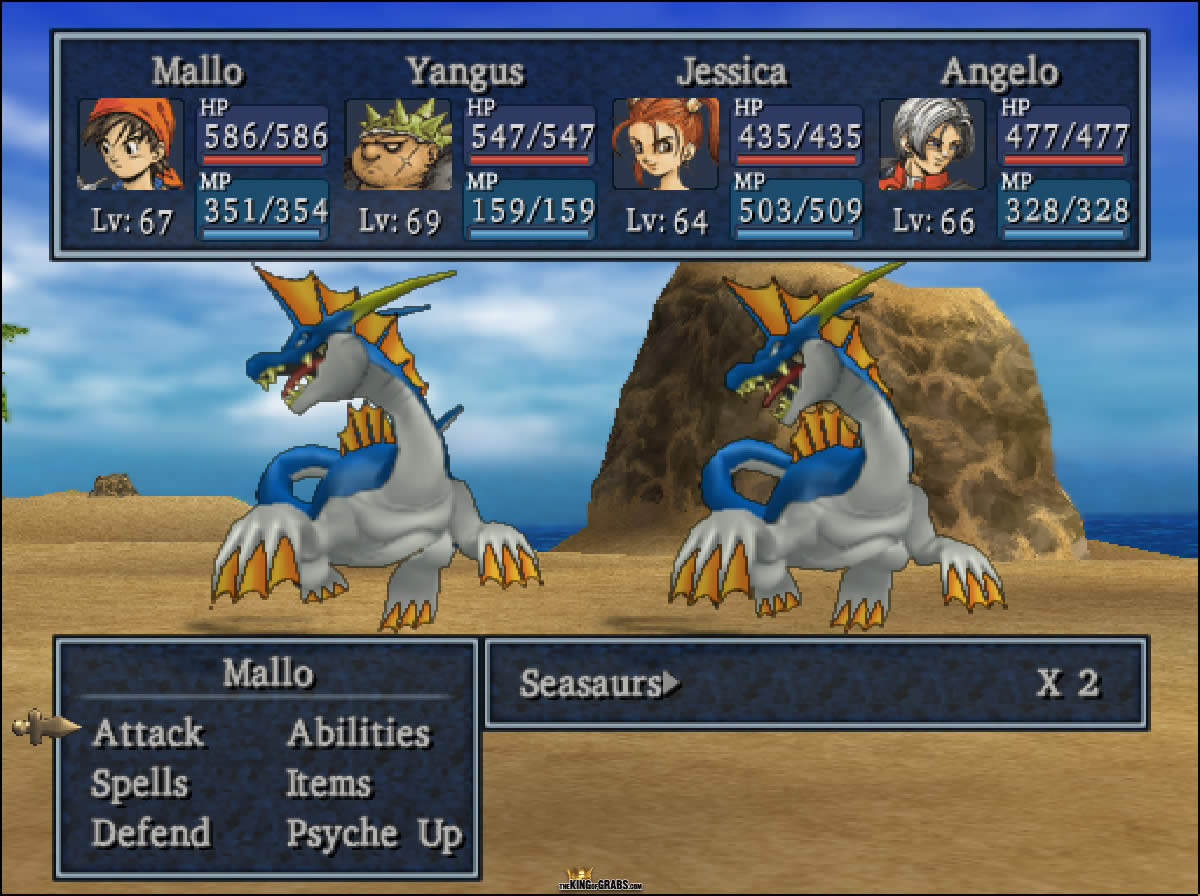Viewport: 1200px width, 896px height.
Task: Select Mallo's character portrait
Action: pyautogui.click(x=131, y=144)
